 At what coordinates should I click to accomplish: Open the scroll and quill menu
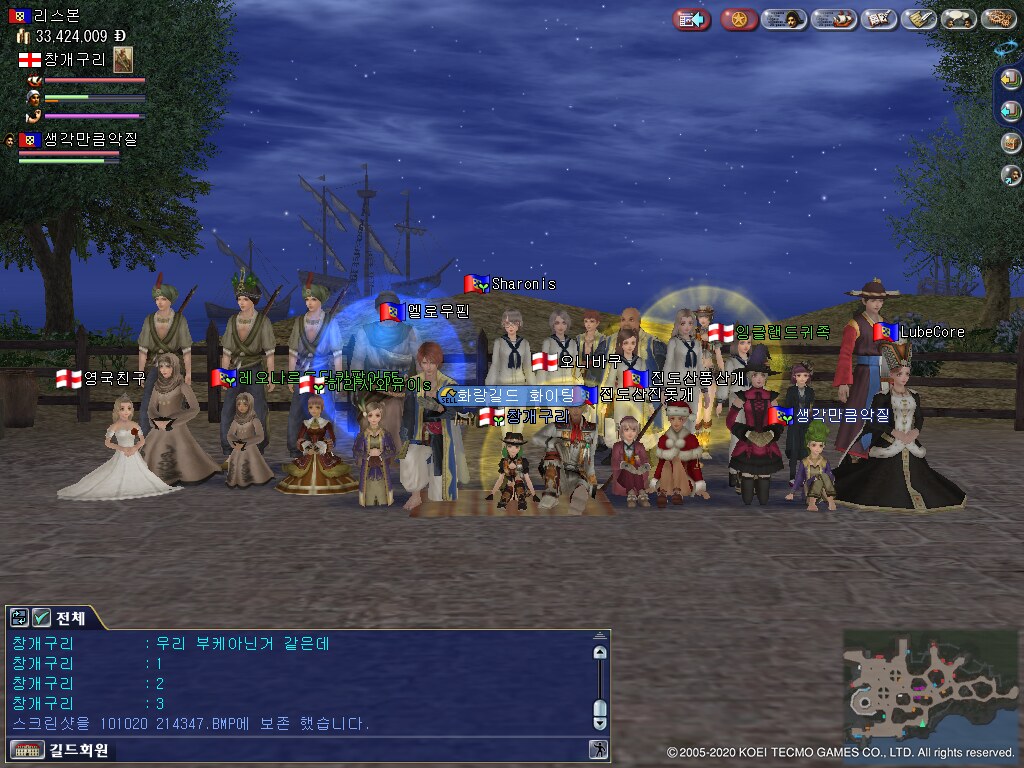[918, 19]
